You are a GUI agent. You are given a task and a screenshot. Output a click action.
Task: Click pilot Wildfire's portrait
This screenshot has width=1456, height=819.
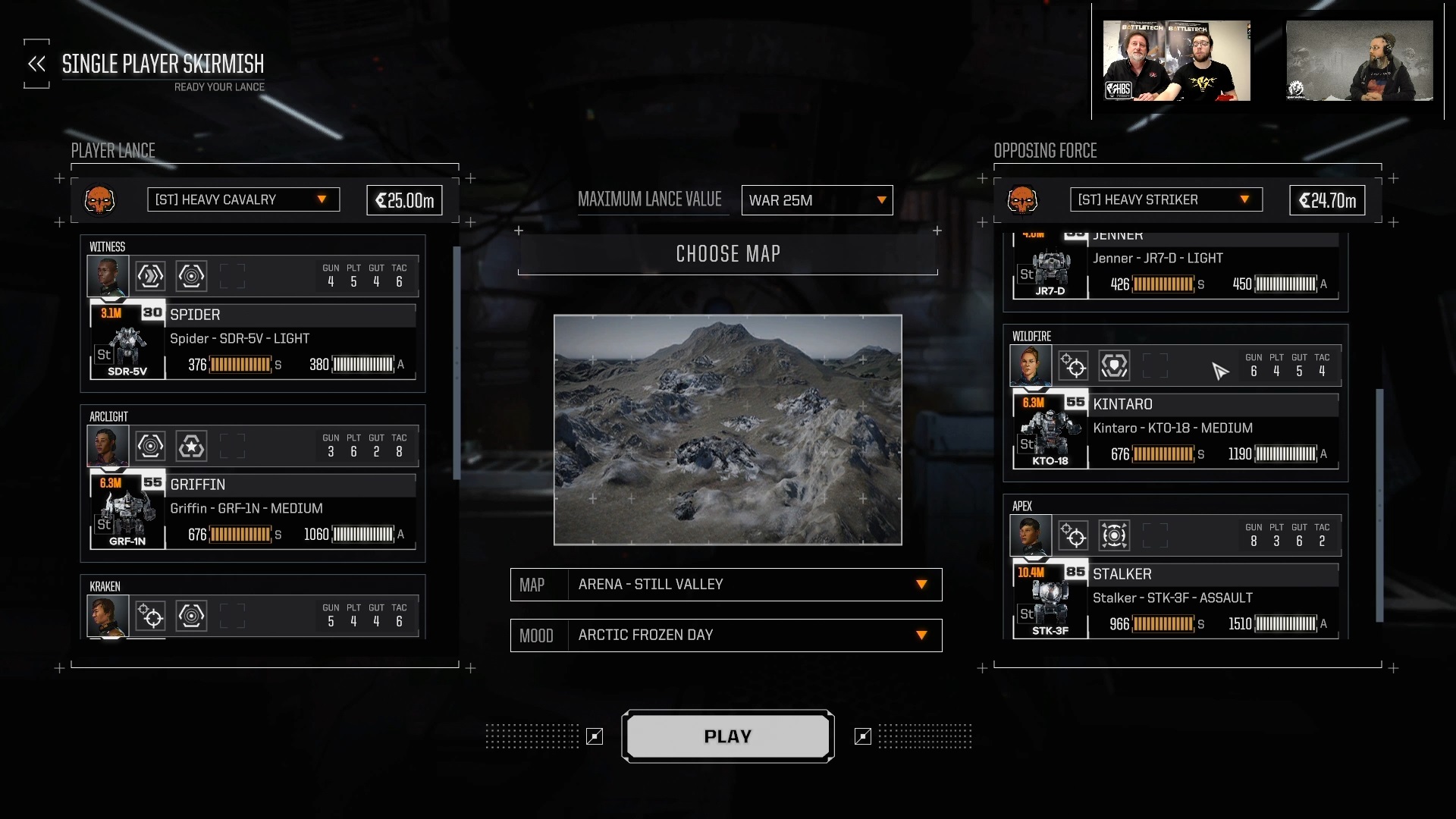pos(1031,366)
